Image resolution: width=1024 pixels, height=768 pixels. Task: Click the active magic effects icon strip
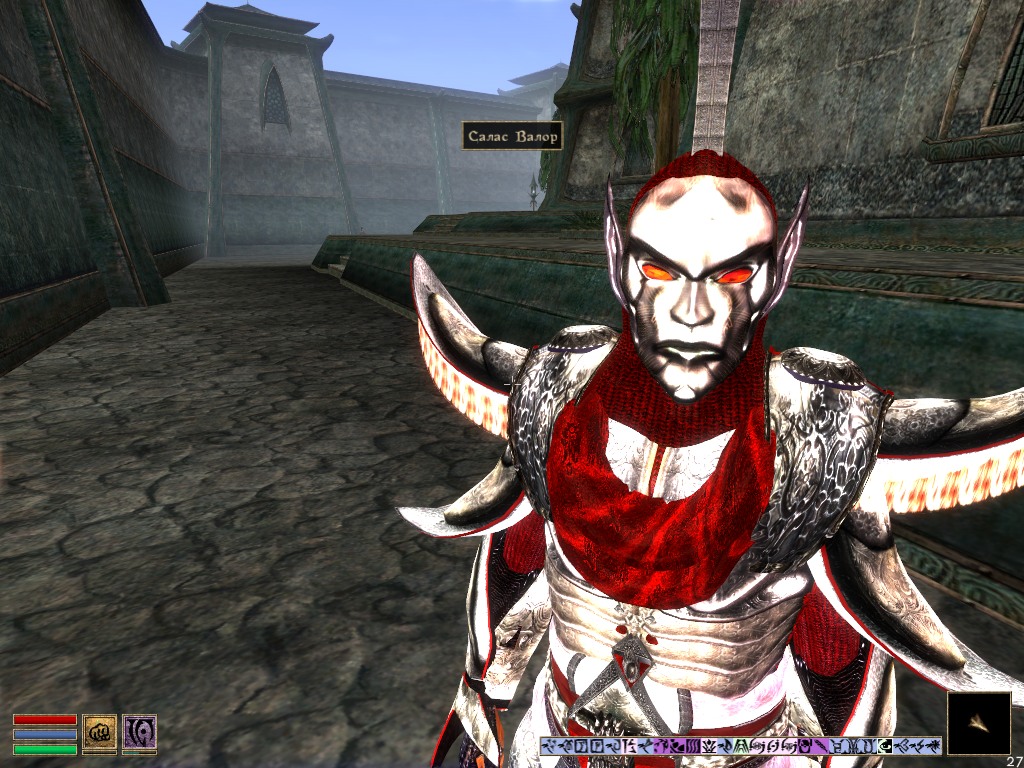[x=740, y=746]
